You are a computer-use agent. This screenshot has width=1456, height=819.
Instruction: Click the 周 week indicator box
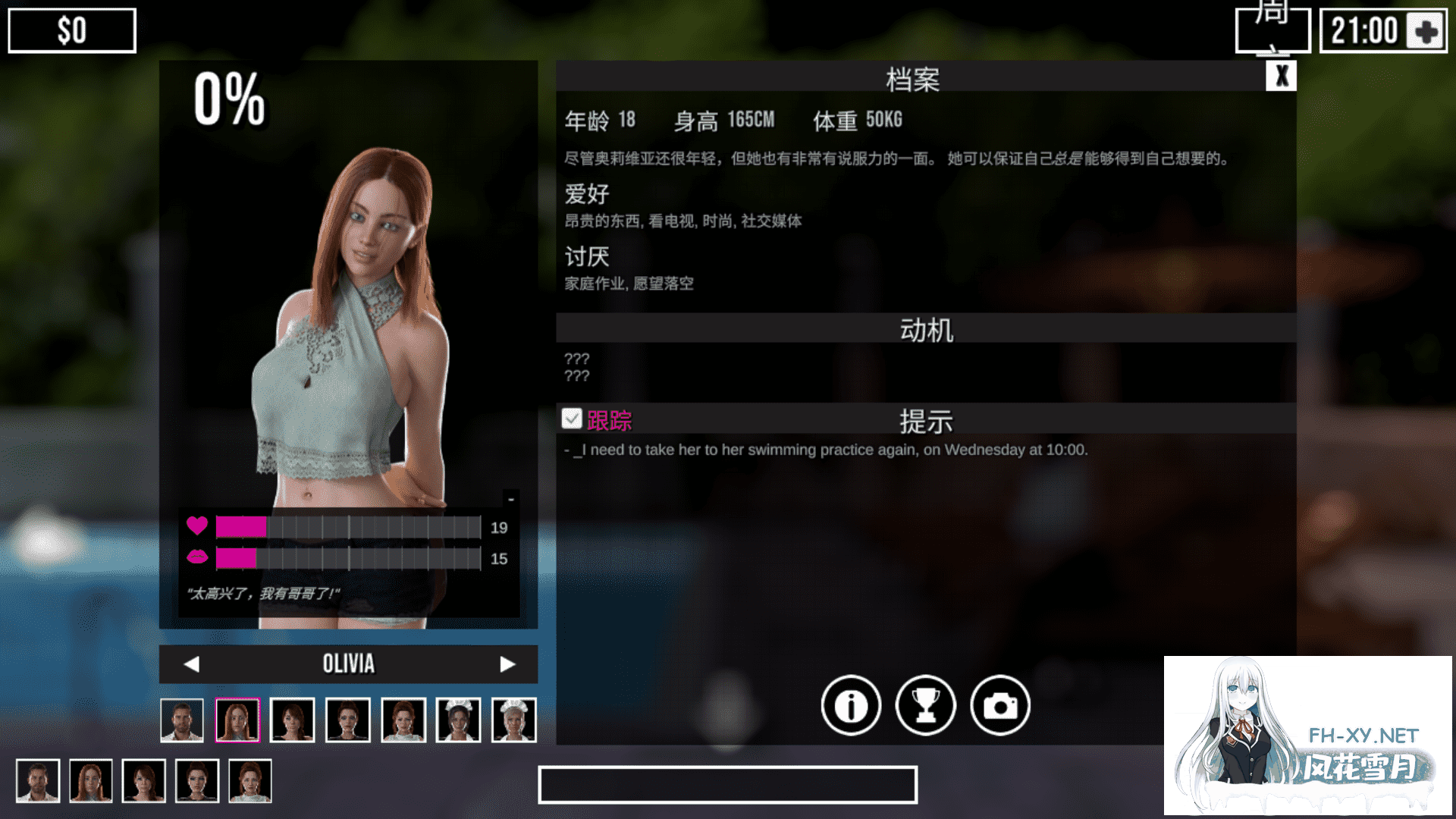click(1274, 30)
